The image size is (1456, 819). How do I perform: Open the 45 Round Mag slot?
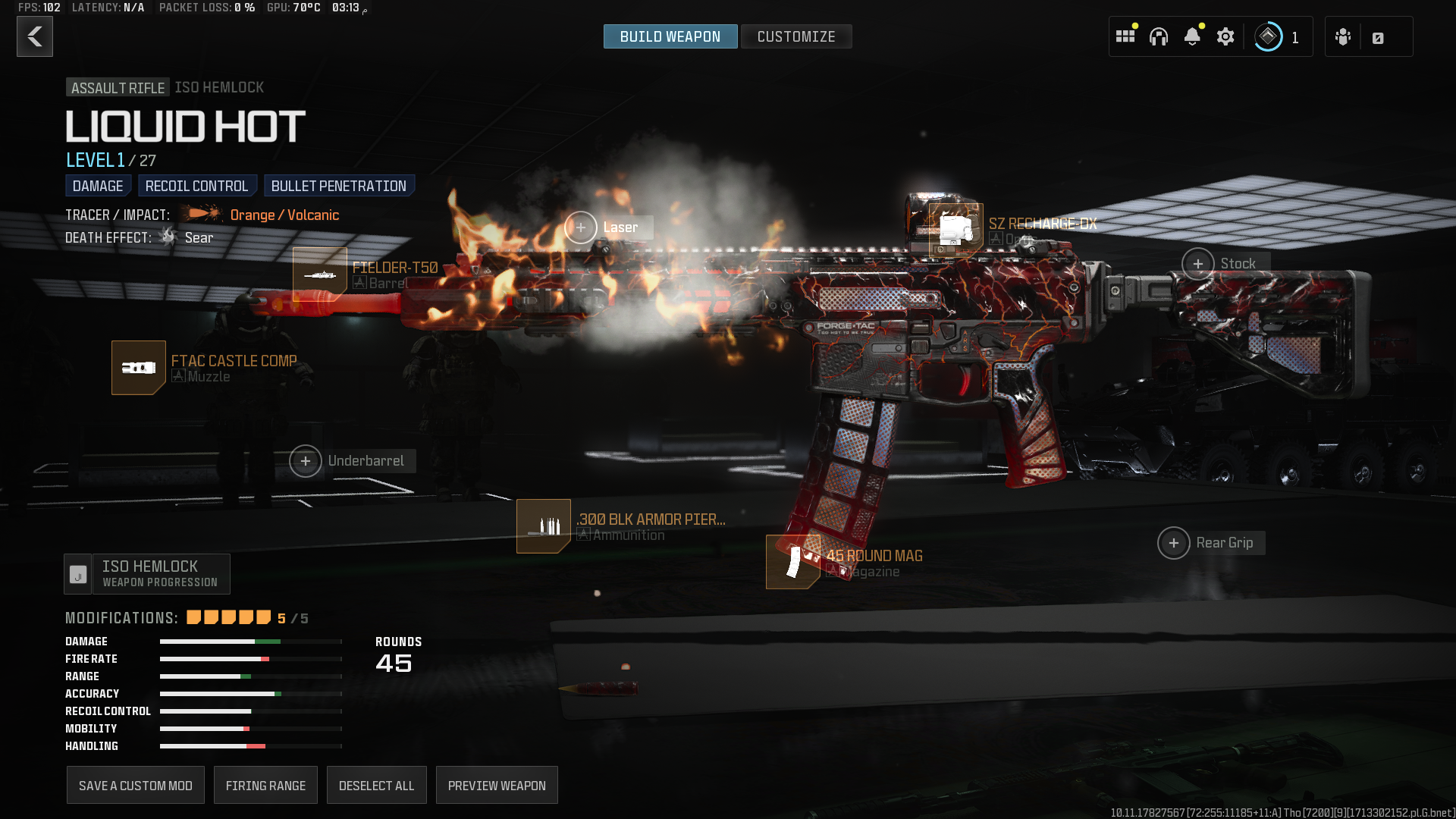792,562
